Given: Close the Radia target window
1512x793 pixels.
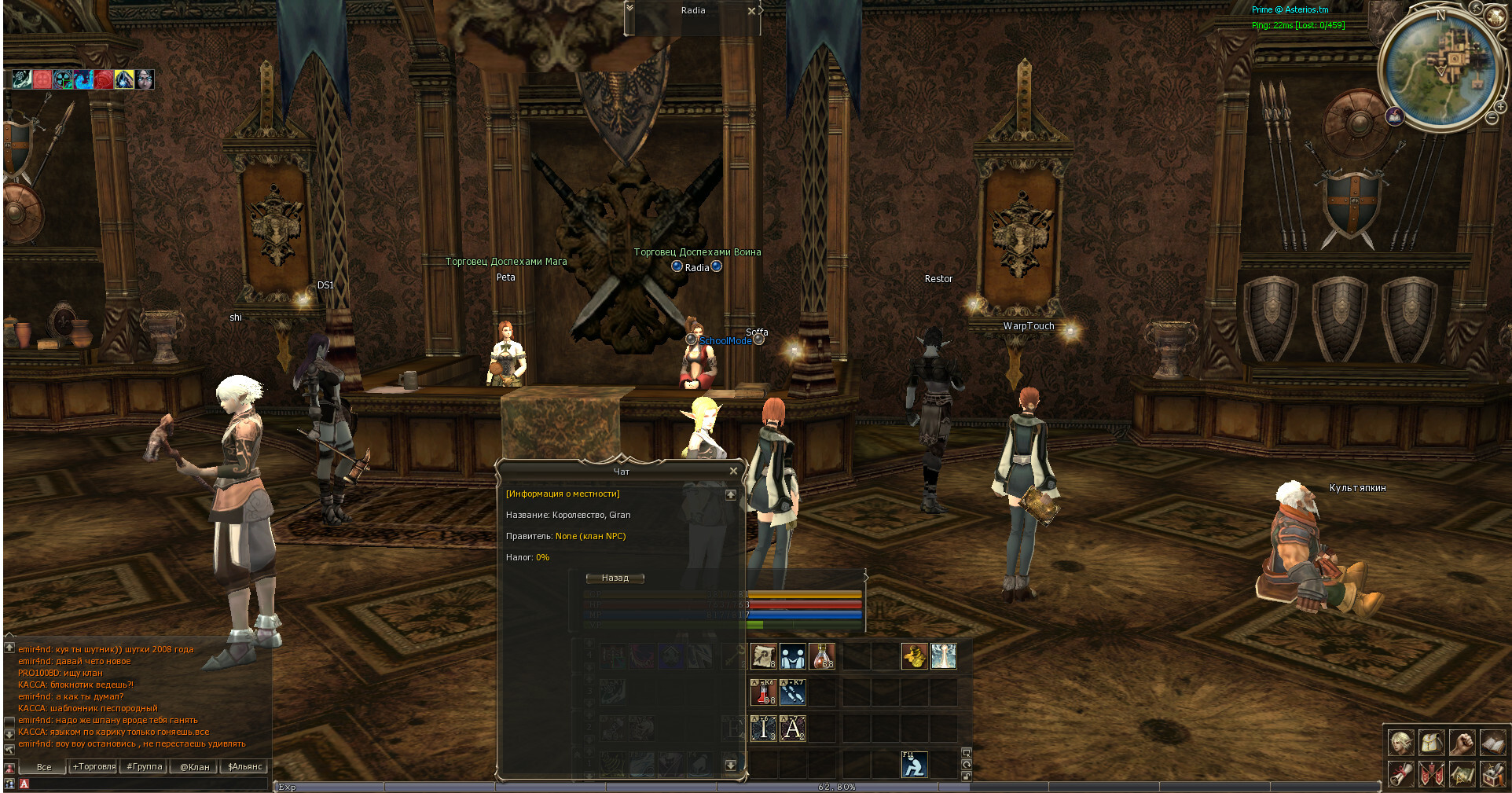Looking at the screenshot, I should 751,11.
